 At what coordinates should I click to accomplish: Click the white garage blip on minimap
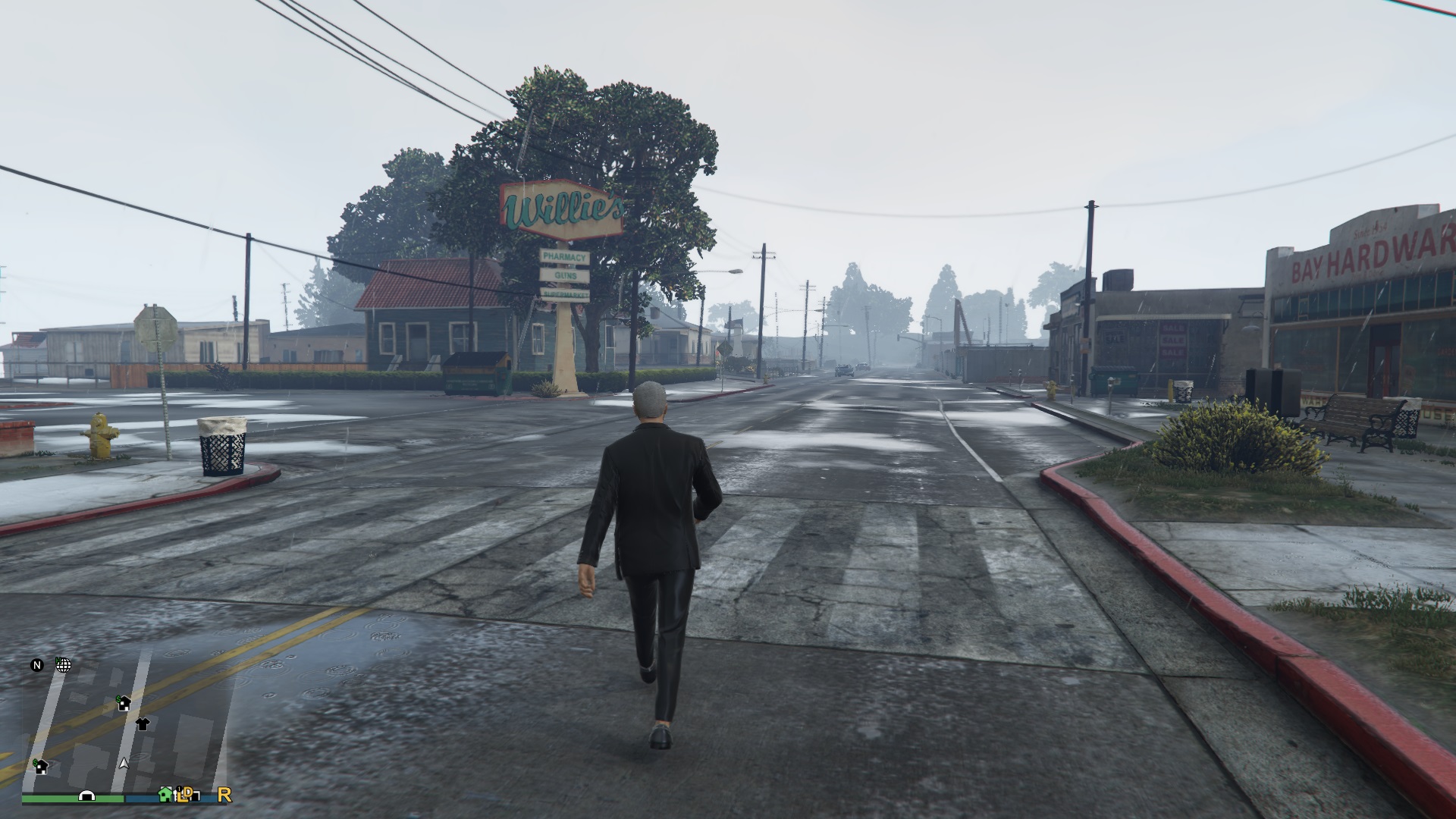pos(86,796)
